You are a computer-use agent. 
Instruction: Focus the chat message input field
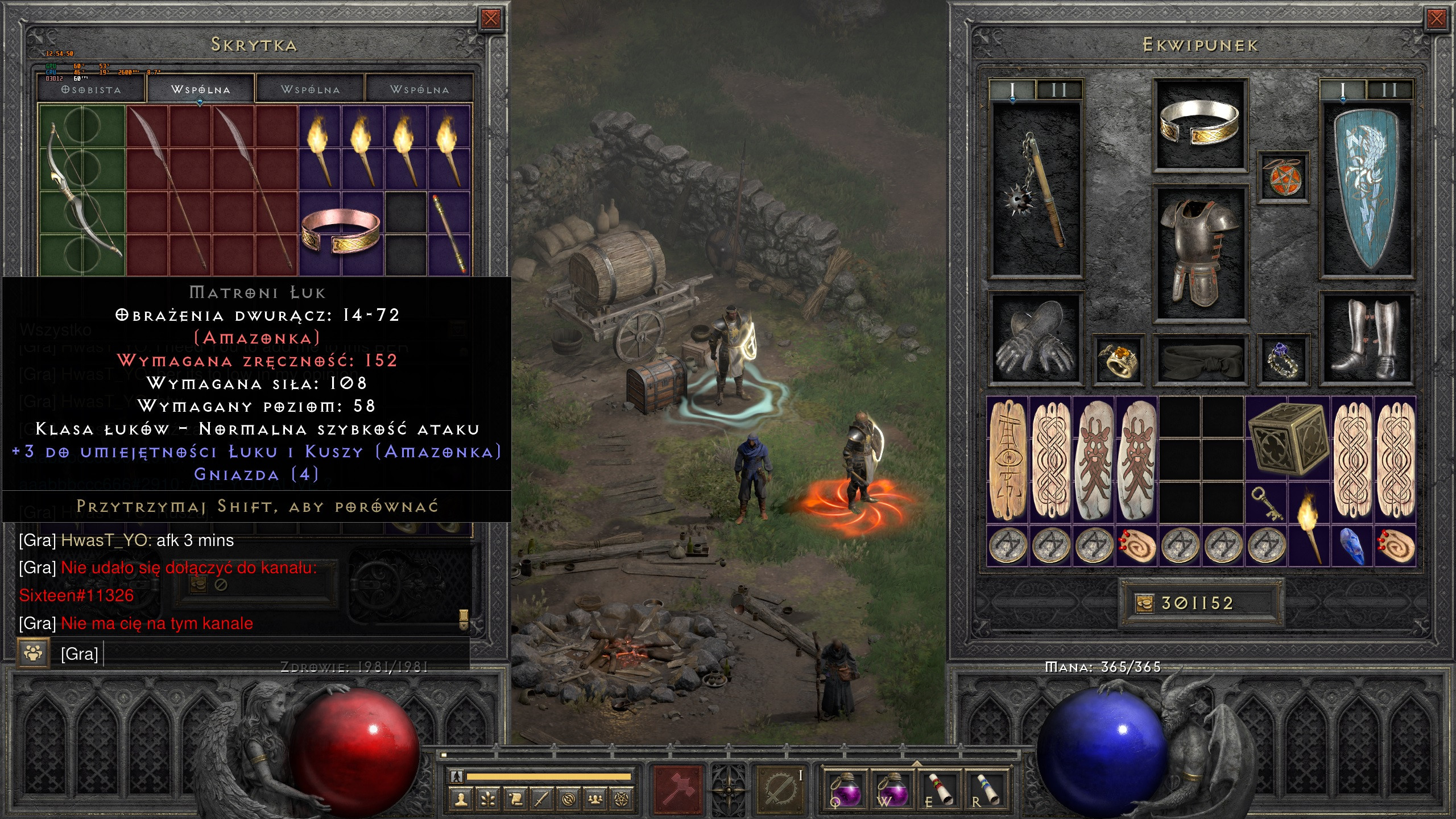[284, 654]
